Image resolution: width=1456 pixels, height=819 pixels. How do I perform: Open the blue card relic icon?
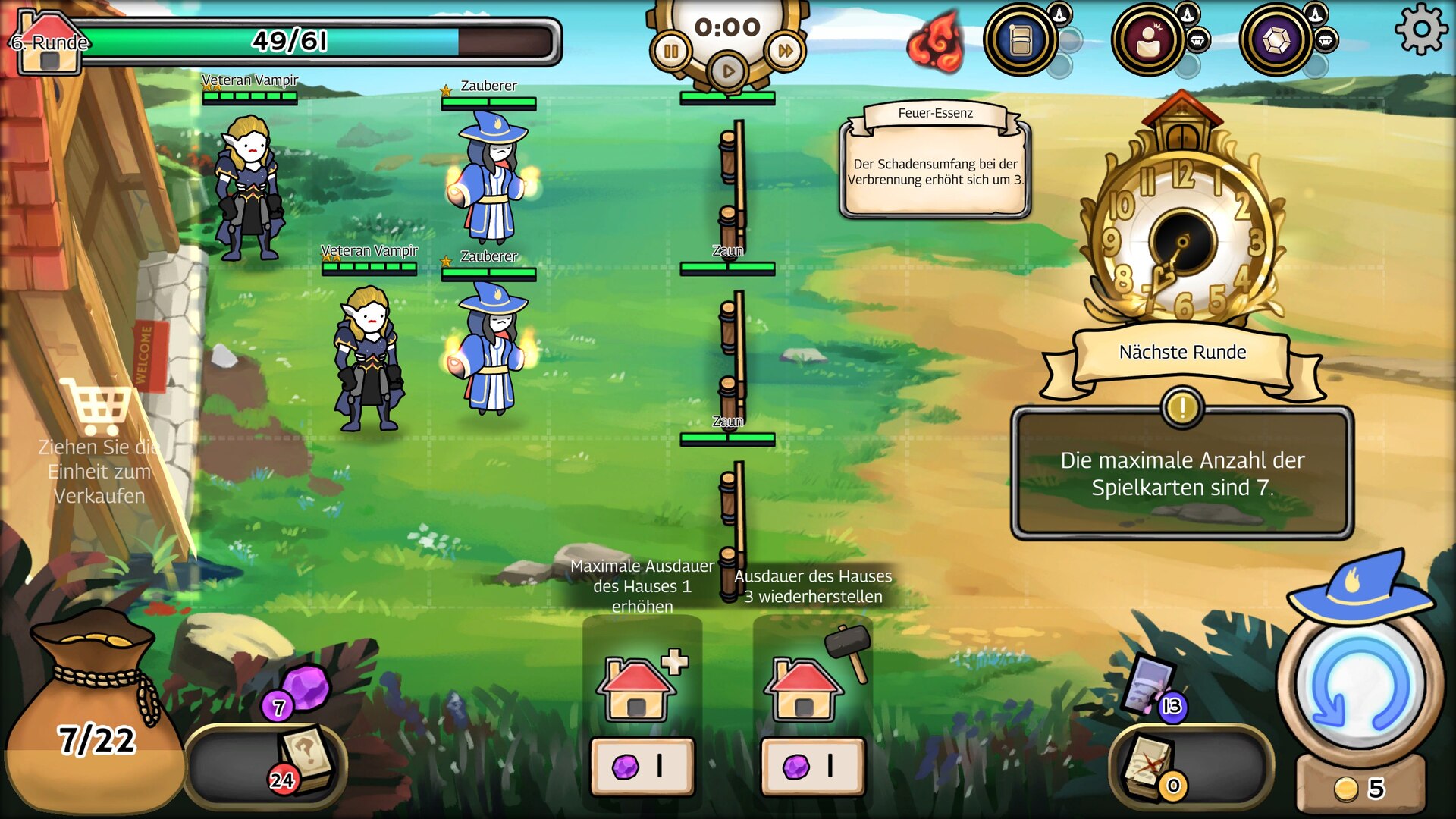(1021, 39)
